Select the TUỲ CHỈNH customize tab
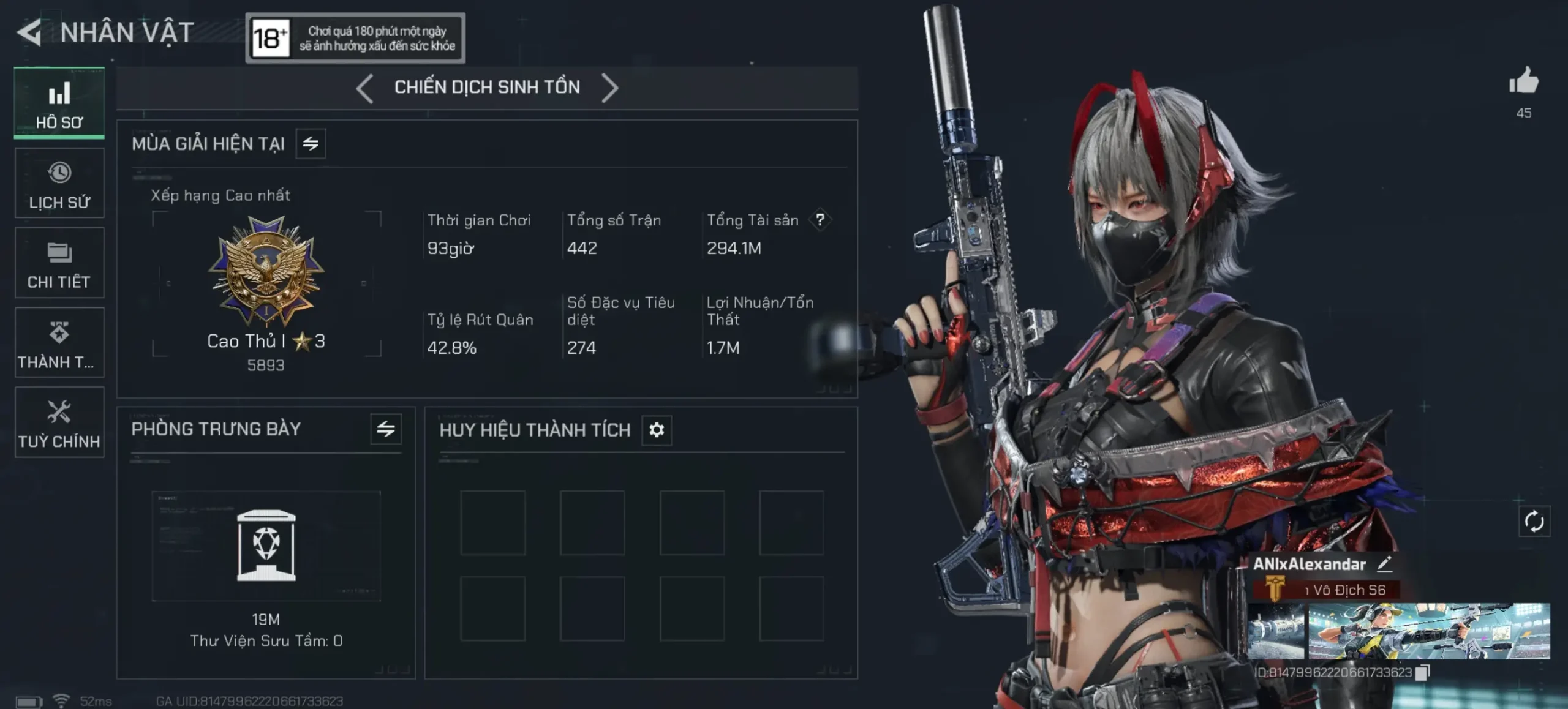Viewport: 1568px width, 709px height. tap(59, 422)
